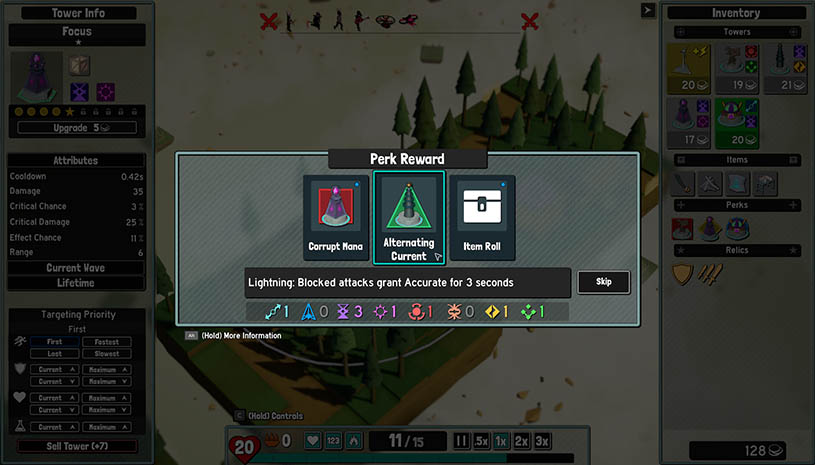815x465 pixels.
Task: Set targeting priority to Last
Action: click(x=50, y=353)
